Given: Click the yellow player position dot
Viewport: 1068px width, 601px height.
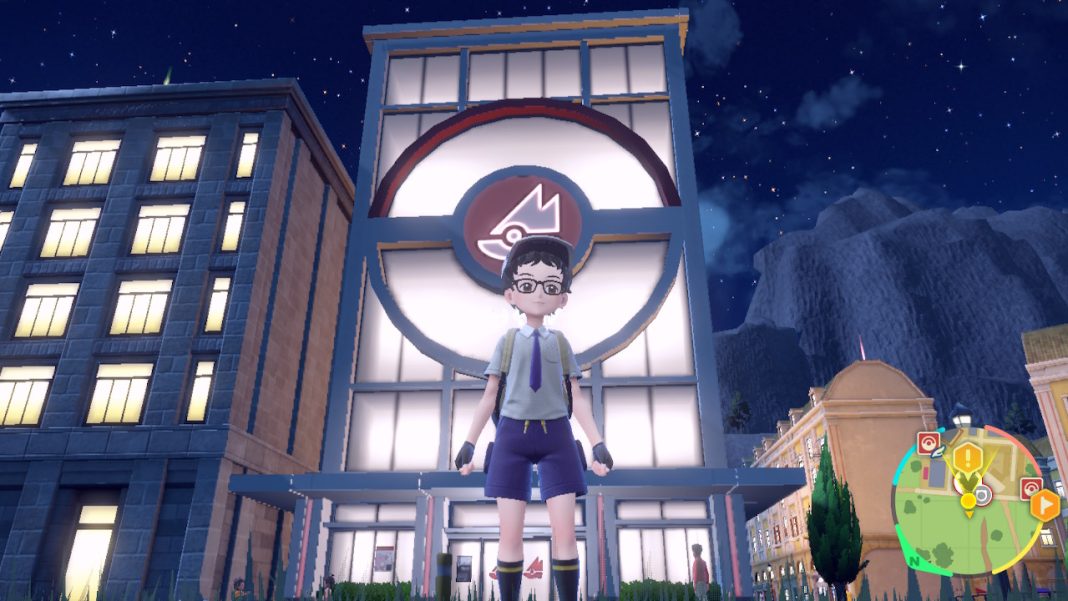Looking at the screenshot, I should point(968,499).
